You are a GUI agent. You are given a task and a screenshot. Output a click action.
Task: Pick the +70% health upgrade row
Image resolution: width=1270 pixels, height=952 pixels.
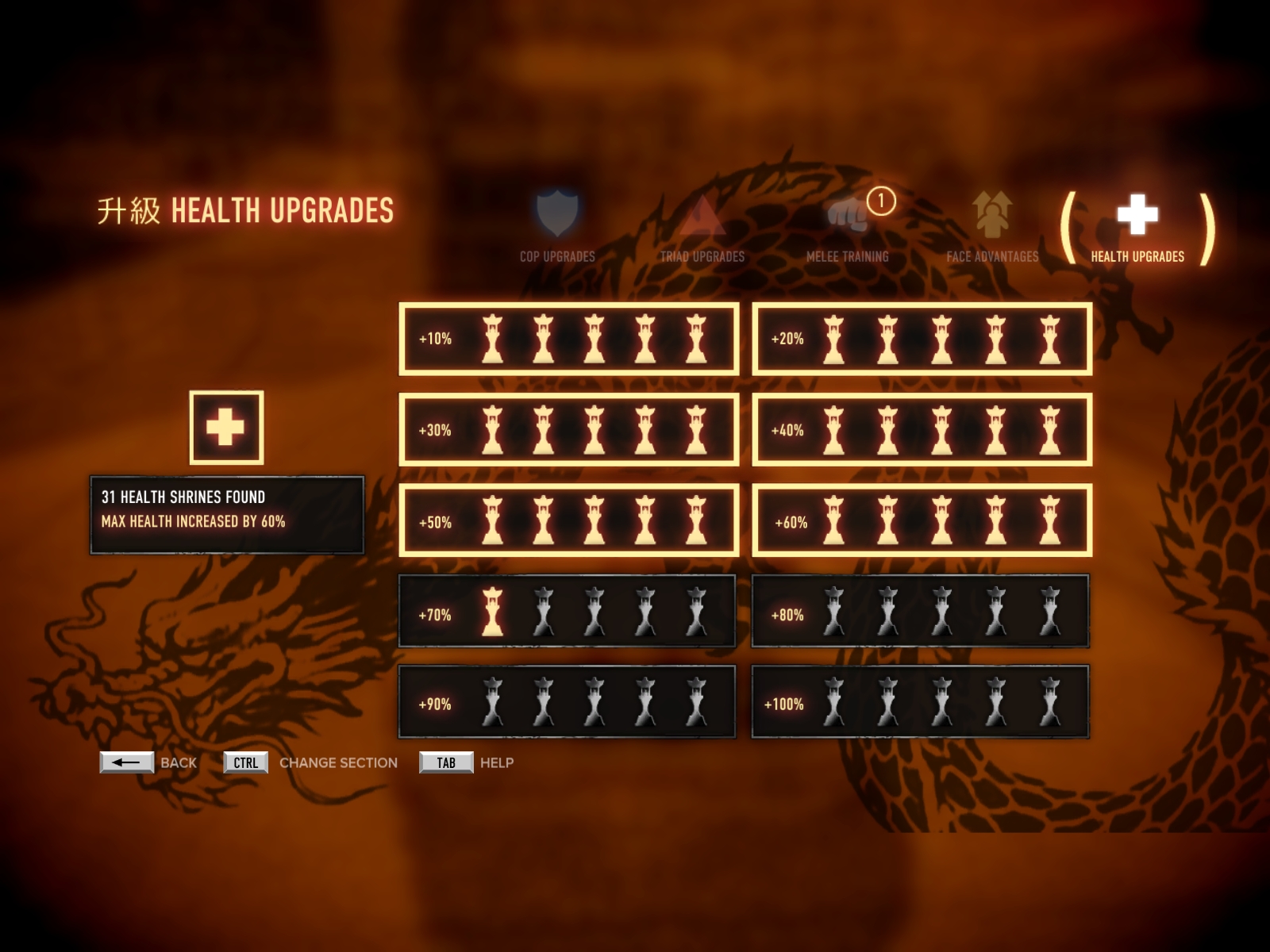tap(568, 612)
